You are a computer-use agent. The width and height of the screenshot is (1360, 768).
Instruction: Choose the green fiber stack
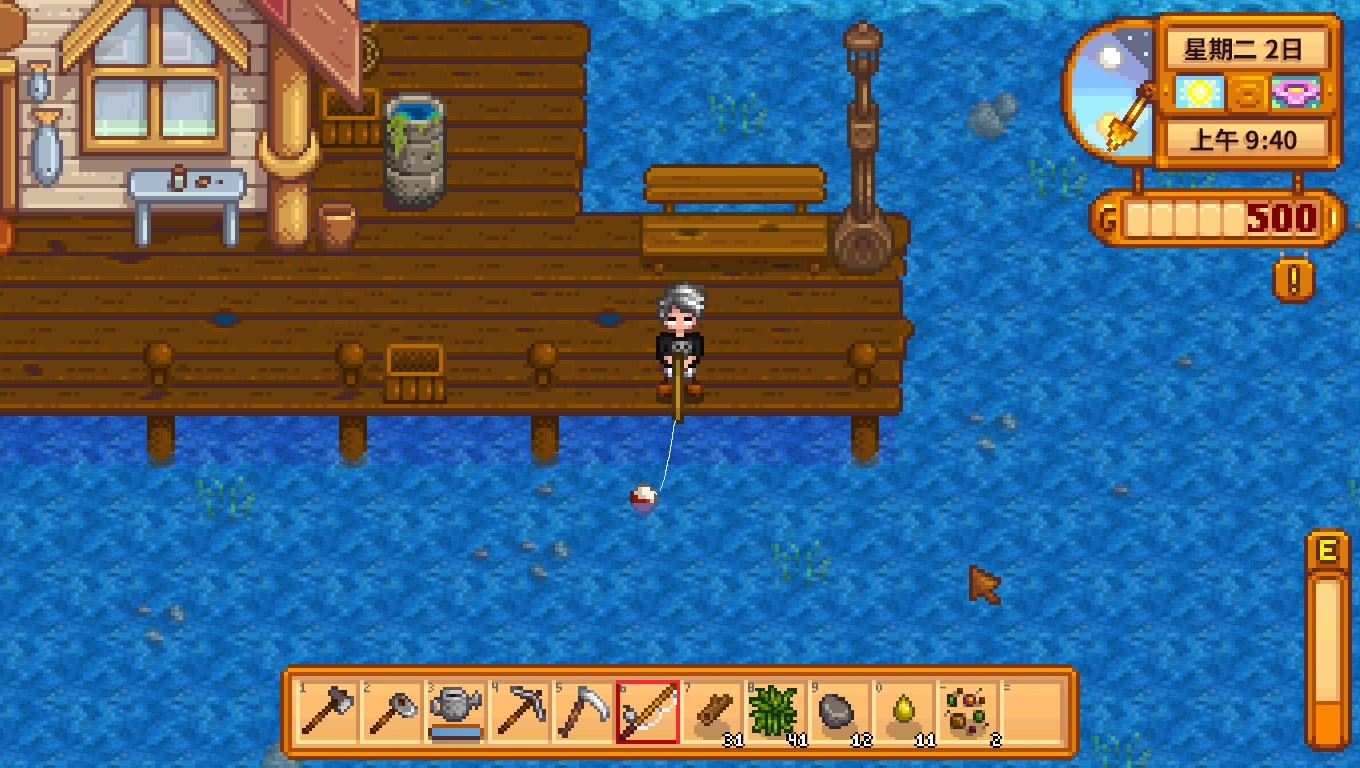pyautogui.click(x=775, y=712)
